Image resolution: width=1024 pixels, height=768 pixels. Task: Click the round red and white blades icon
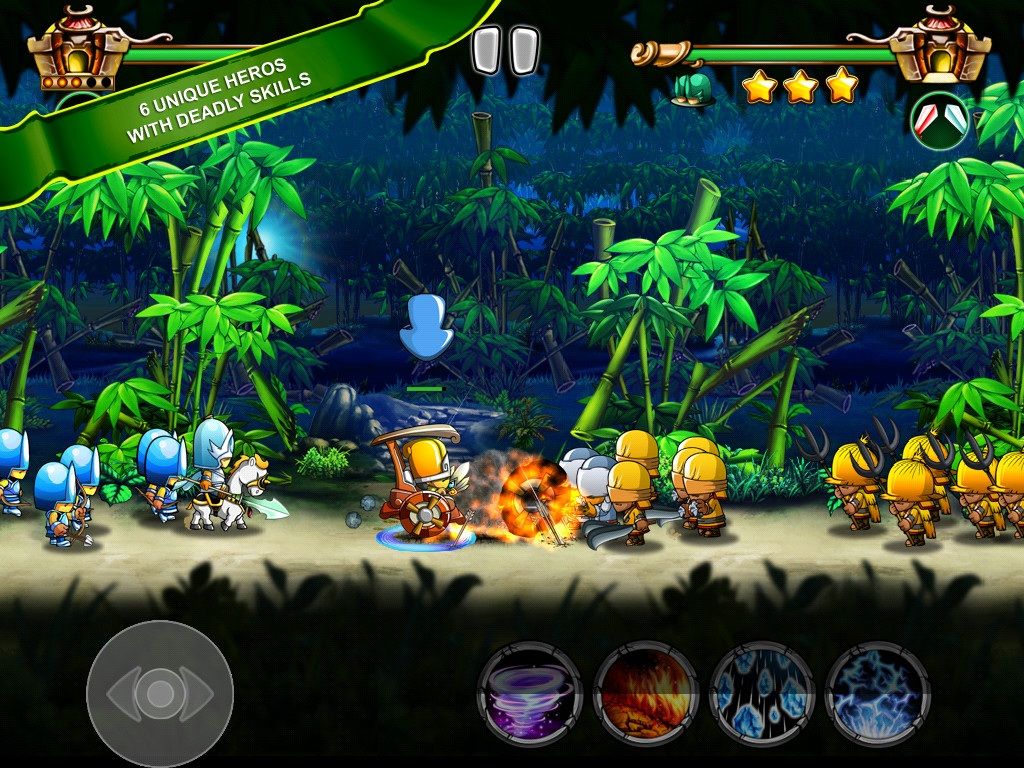click(x=939, y=121)
